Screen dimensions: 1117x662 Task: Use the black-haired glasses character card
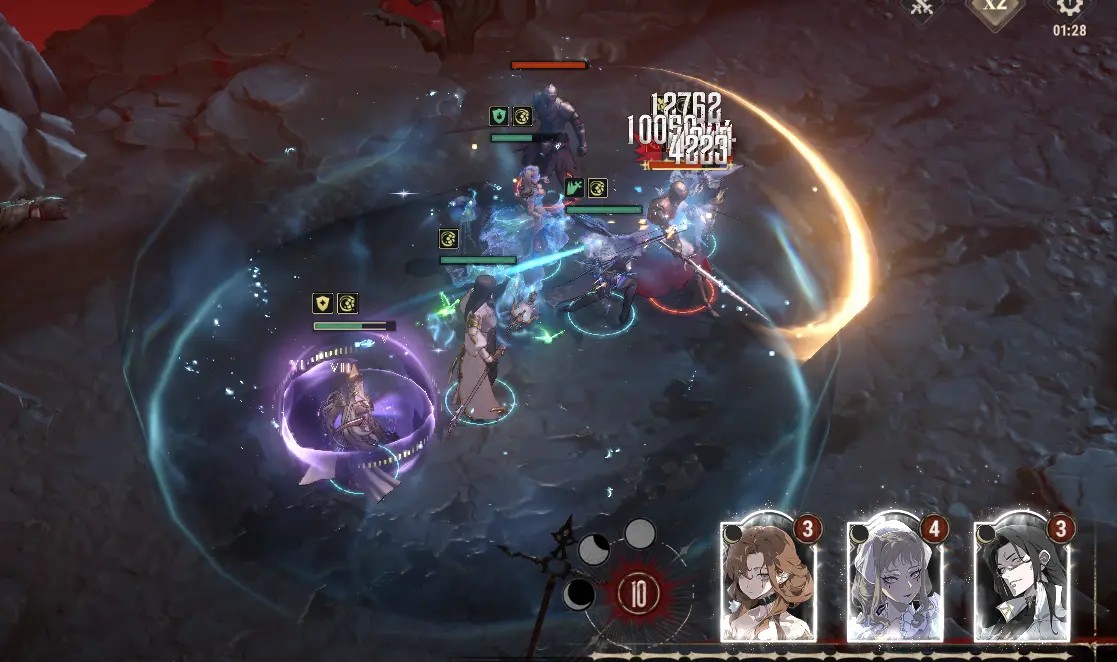point(1022,580)
